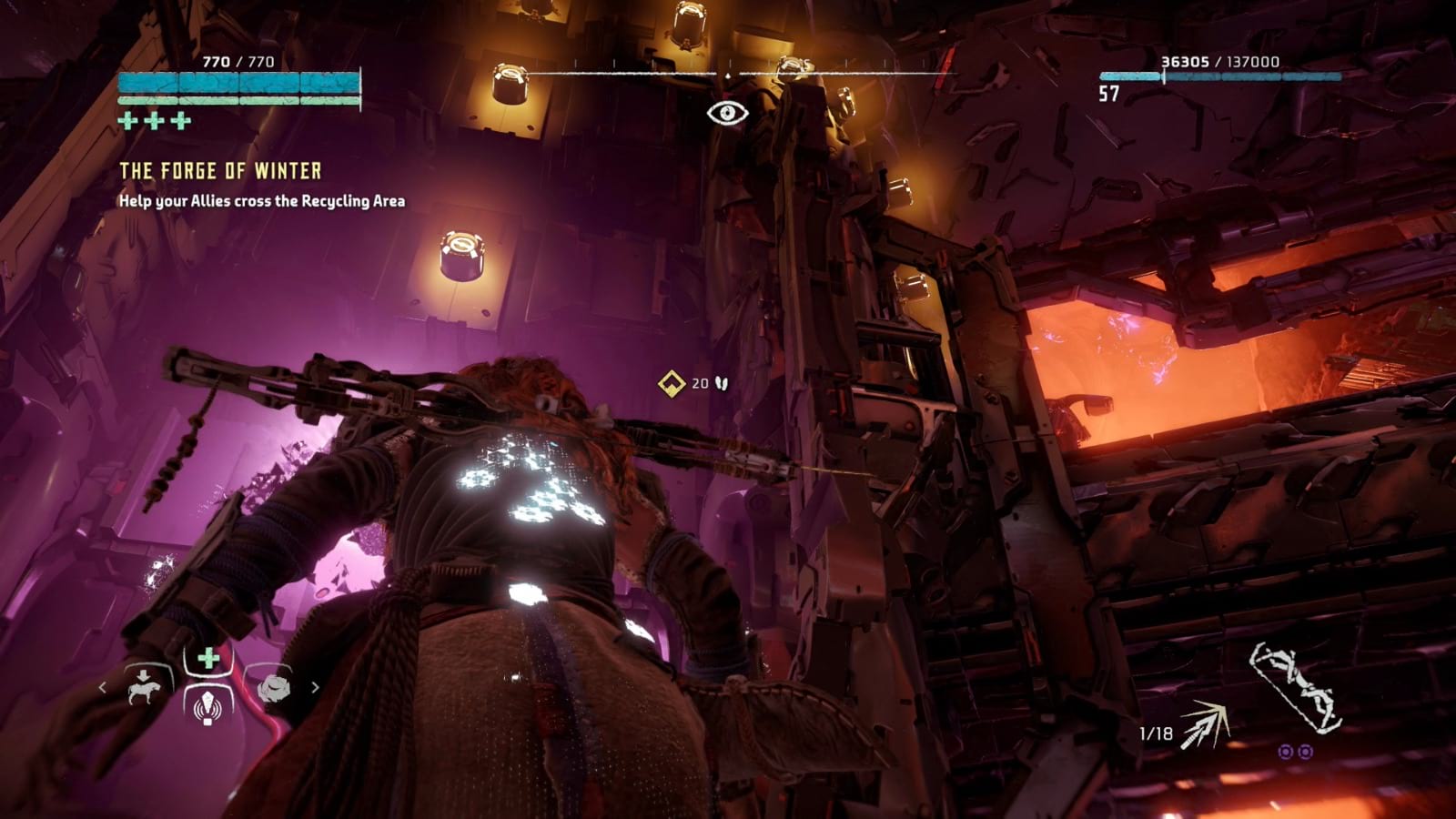Select the rock quick slot
The width and height of the screenshot is (1456, 819).
pos(273,689)
